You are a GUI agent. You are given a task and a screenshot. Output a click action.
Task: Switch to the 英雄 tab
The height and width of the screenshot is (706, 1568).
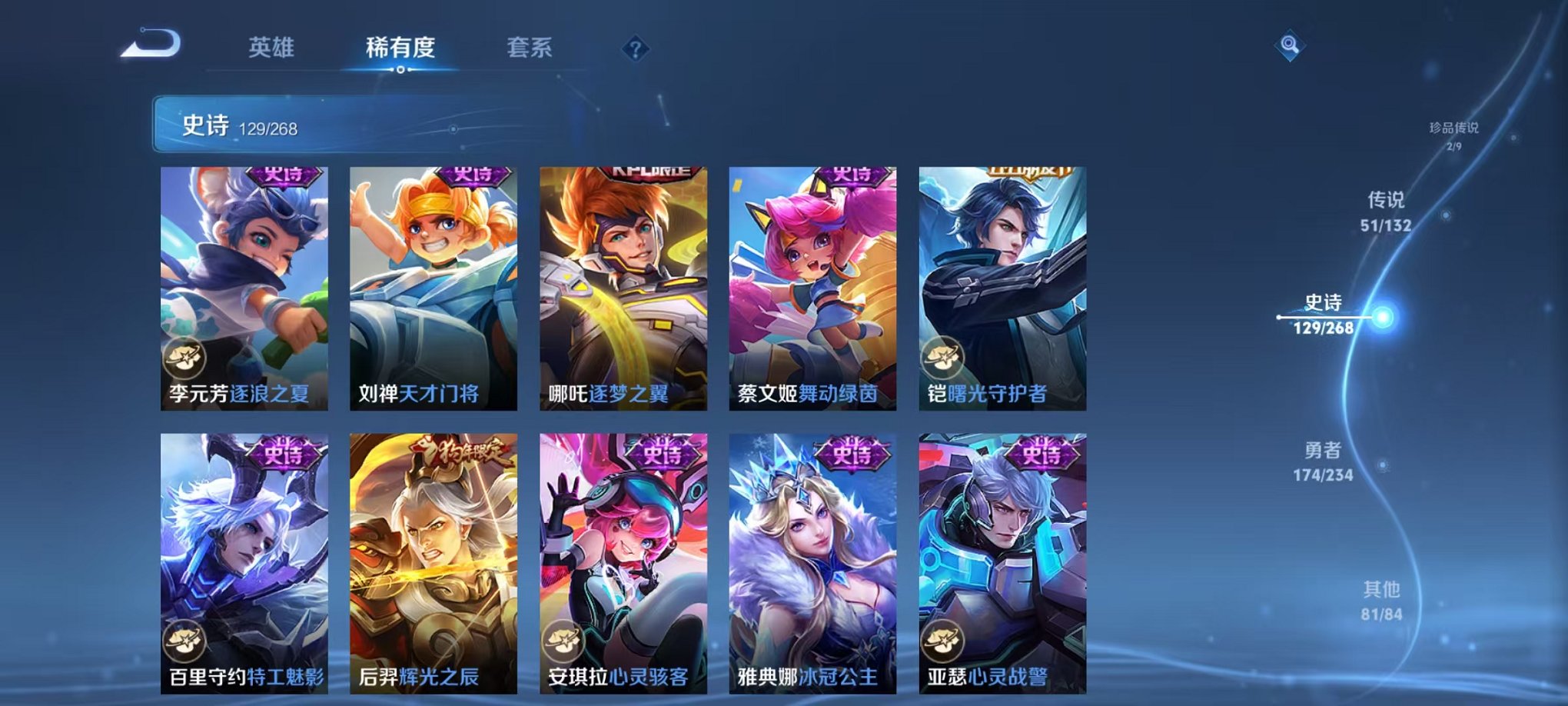[x=273, y=48]
